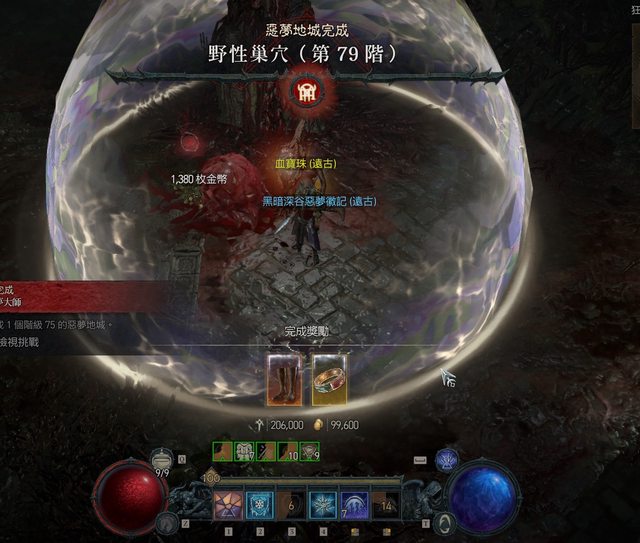Activate the snowflake skill in slot 2
Screen dimensions: 640x543
pos(259,505)
